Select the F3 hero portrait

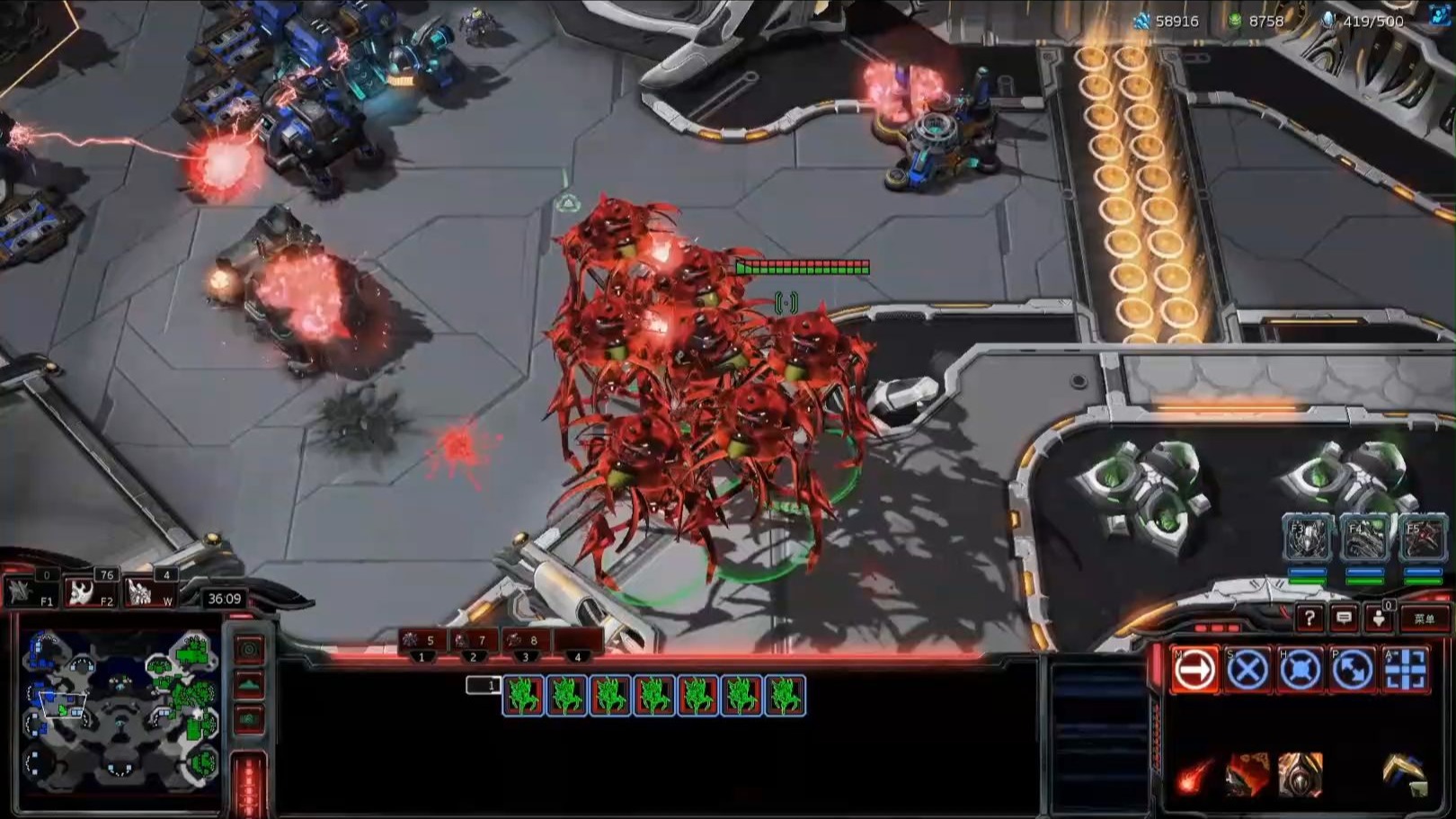point(1308,538)
